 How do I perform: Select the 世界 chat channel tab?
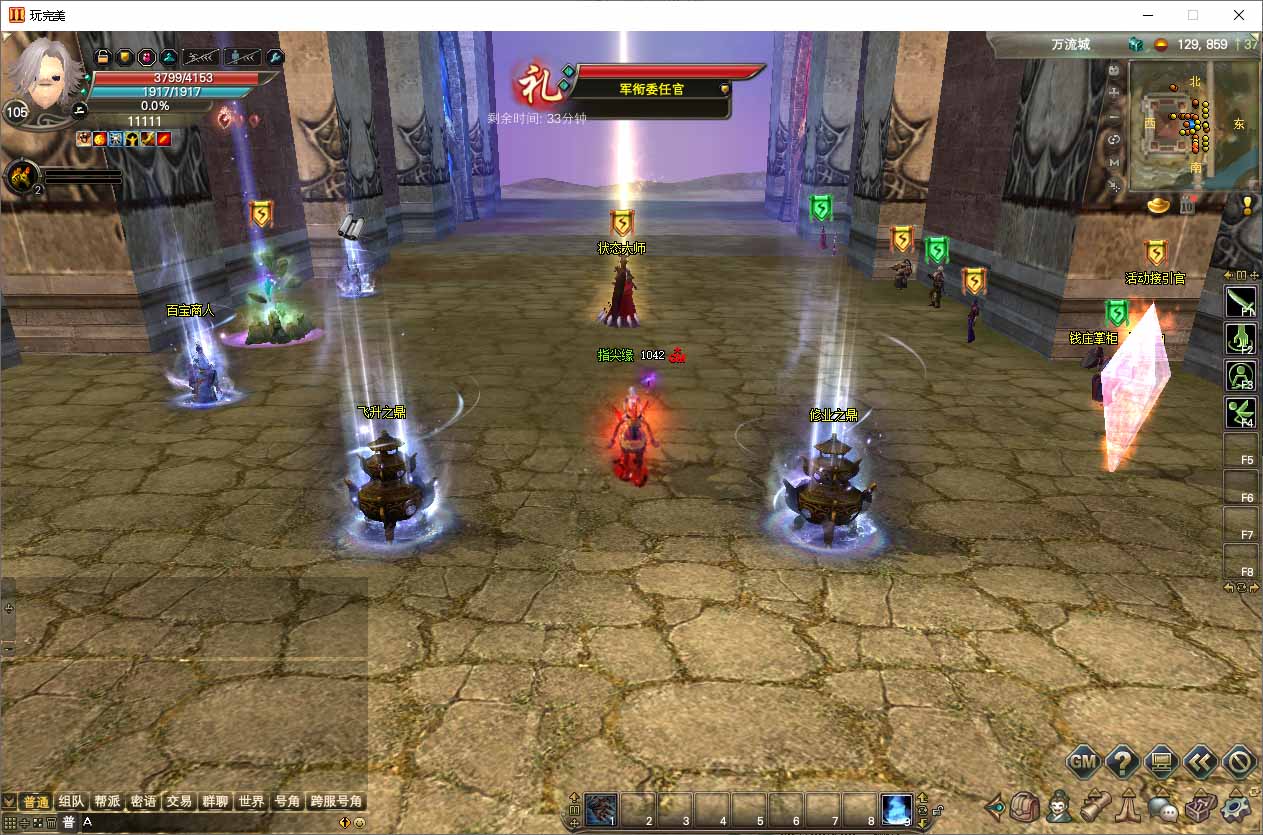(251, 802)
